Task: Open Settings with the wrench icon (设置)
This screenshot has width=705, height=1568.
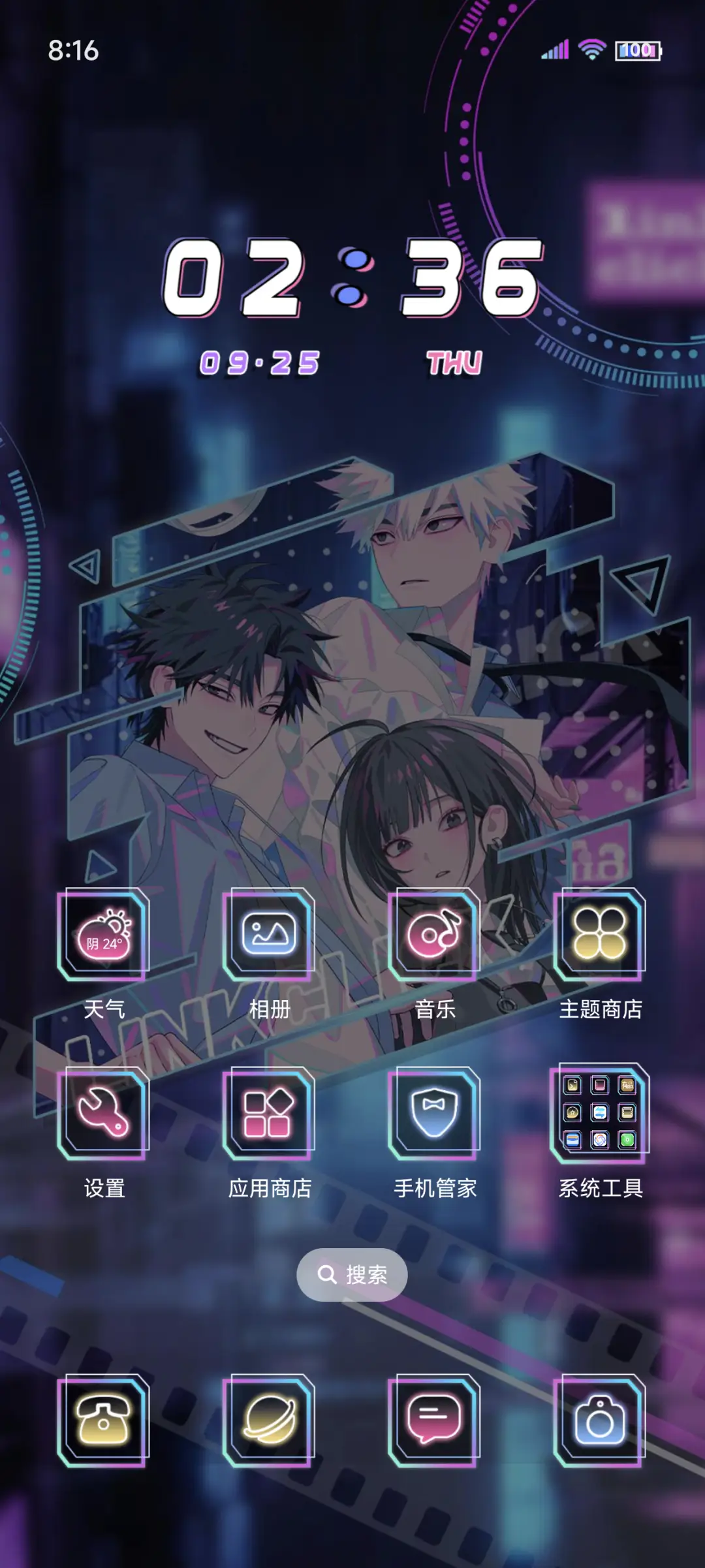Action: [104, 1114]
